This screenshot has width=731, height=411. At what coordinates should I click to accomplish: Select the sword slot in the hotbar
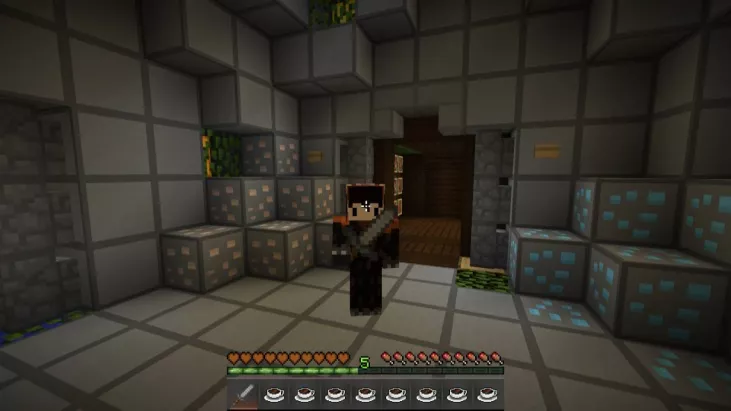tap(243, 395)
